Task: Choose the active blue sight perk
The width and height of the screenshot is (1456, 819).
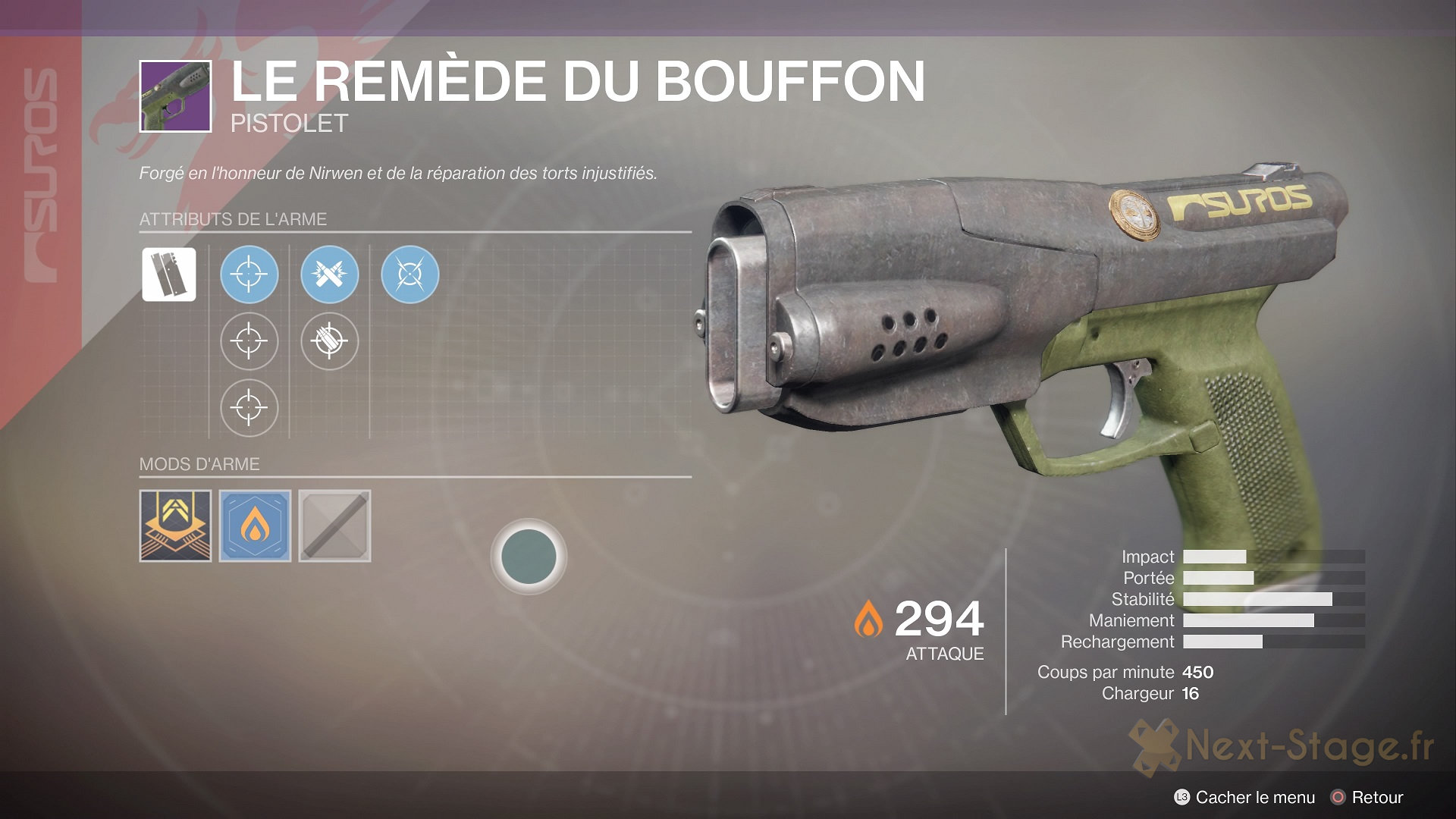Action: (249, 275)
